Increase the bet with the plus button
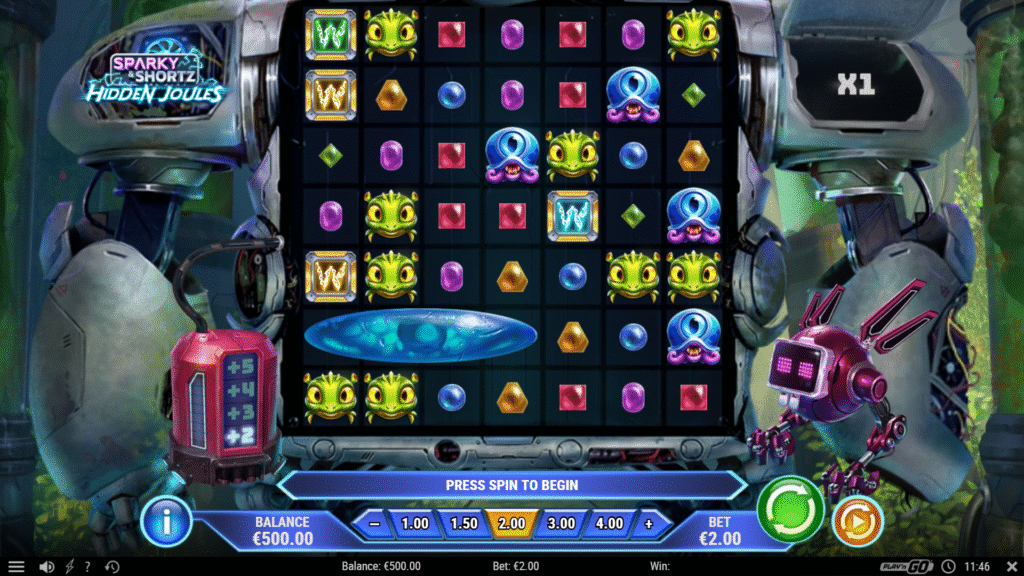The height and width of the screenshot is (576, 1024). click(648, 523)
